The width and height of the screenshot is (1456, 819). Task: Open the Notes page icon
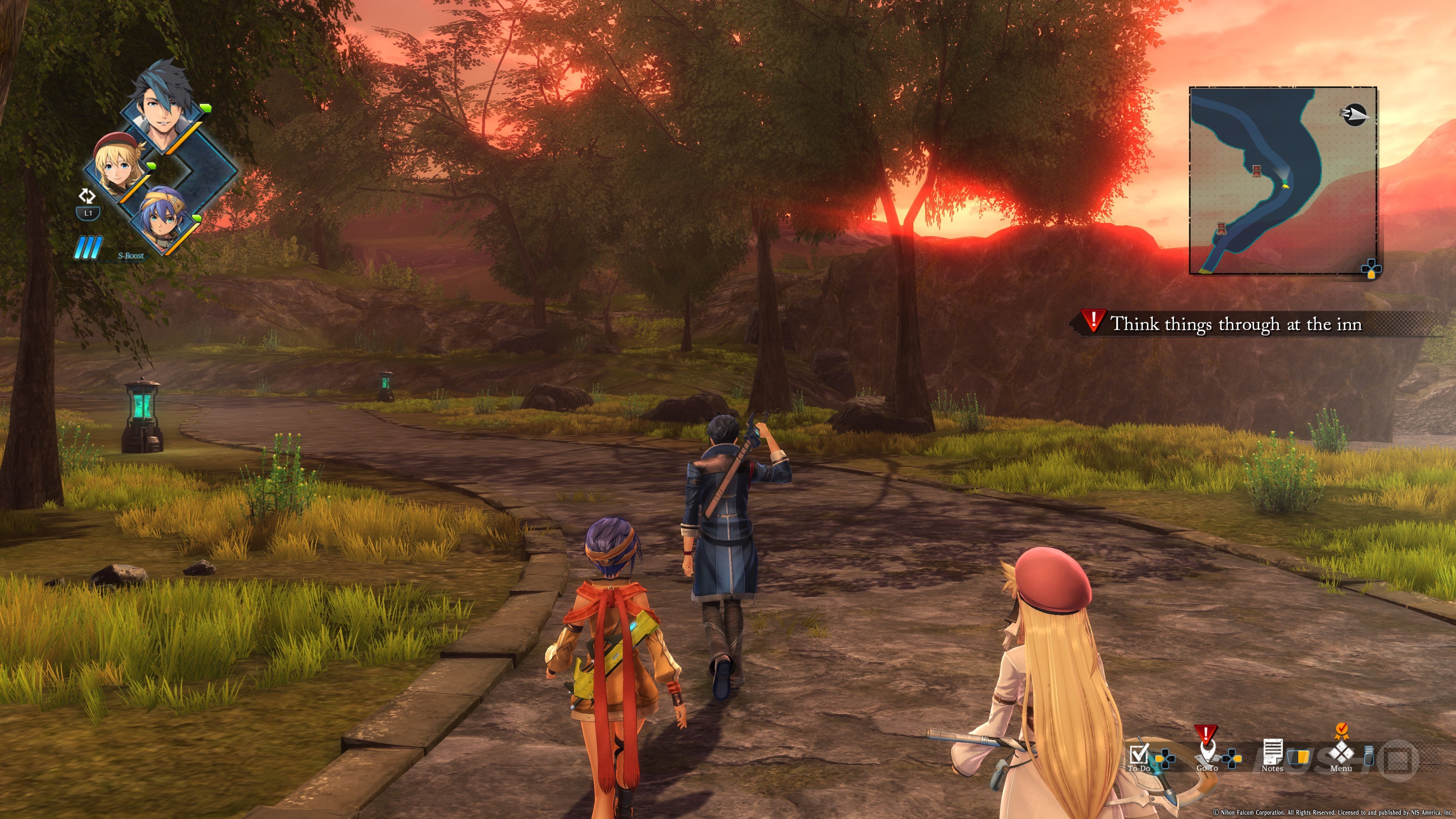pyautogui.click(x=1272, y=752)
